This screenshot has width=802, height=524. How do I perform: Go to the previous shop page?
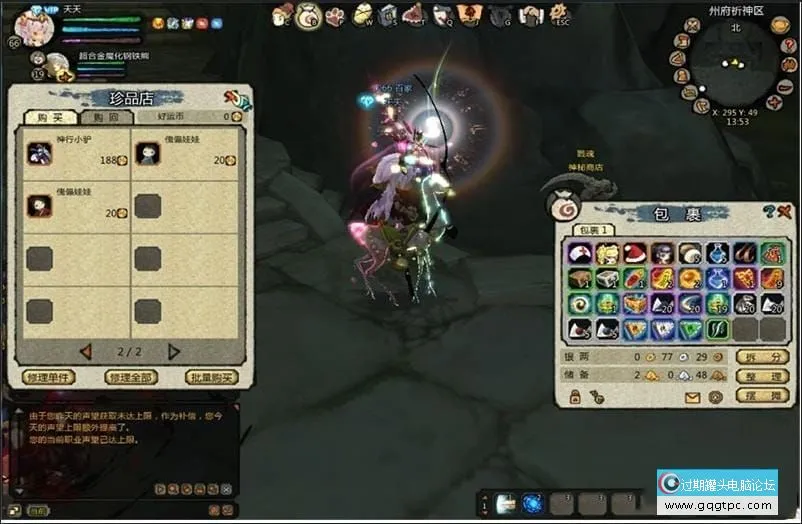(86, 351)
